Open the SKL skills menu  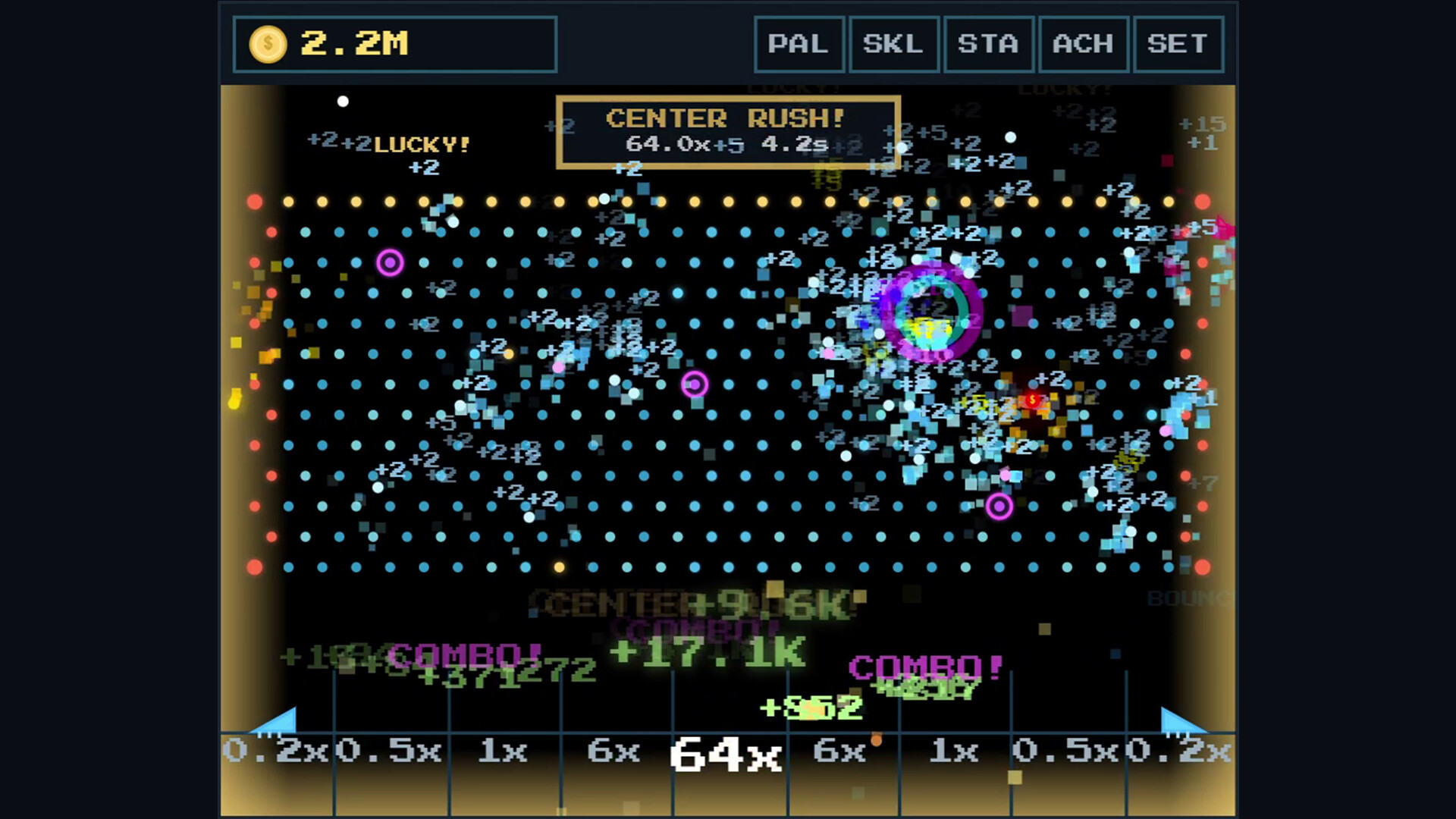(x=894, y=43)
